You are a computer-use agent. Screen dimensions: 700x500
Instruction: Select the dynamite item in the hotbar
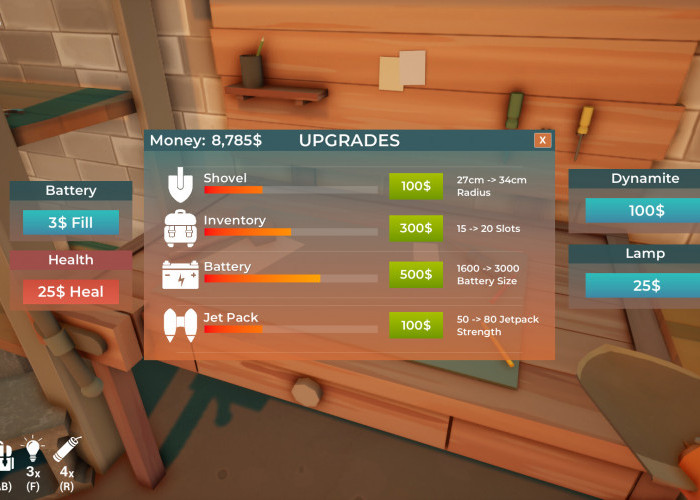click(67, 453)
